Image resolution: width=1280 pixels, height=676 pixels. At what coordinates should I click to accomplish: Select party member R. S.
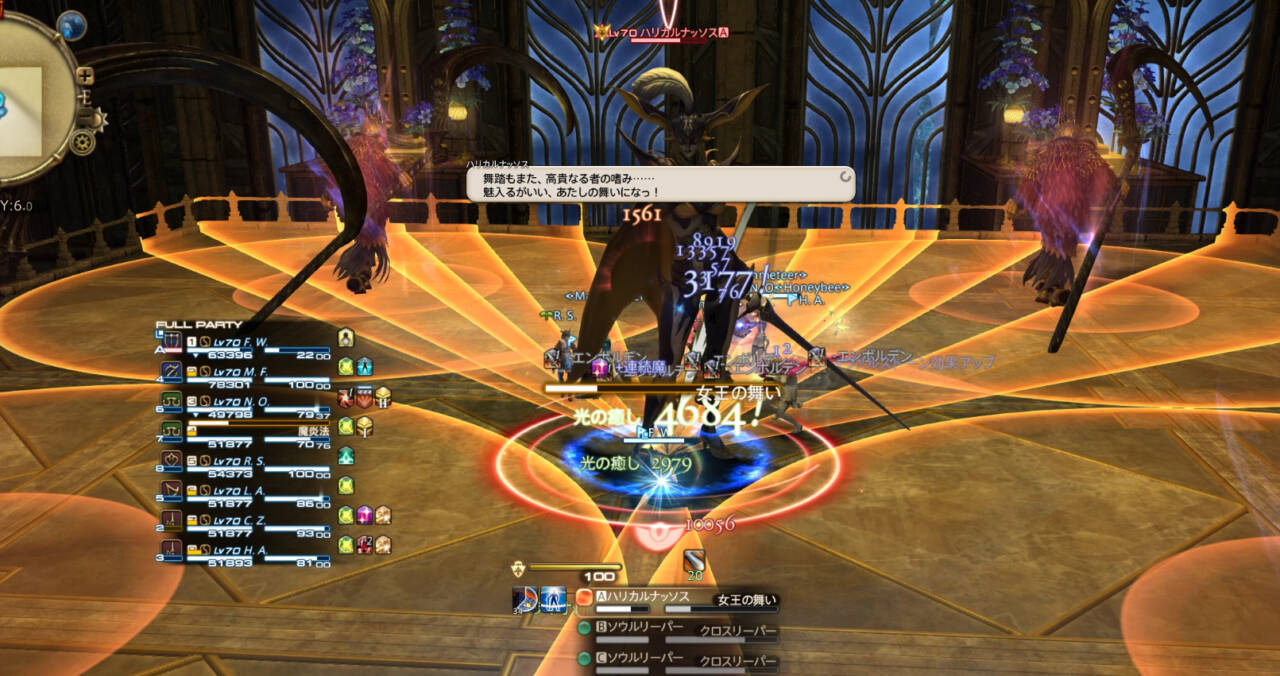[x=246, y=460]
